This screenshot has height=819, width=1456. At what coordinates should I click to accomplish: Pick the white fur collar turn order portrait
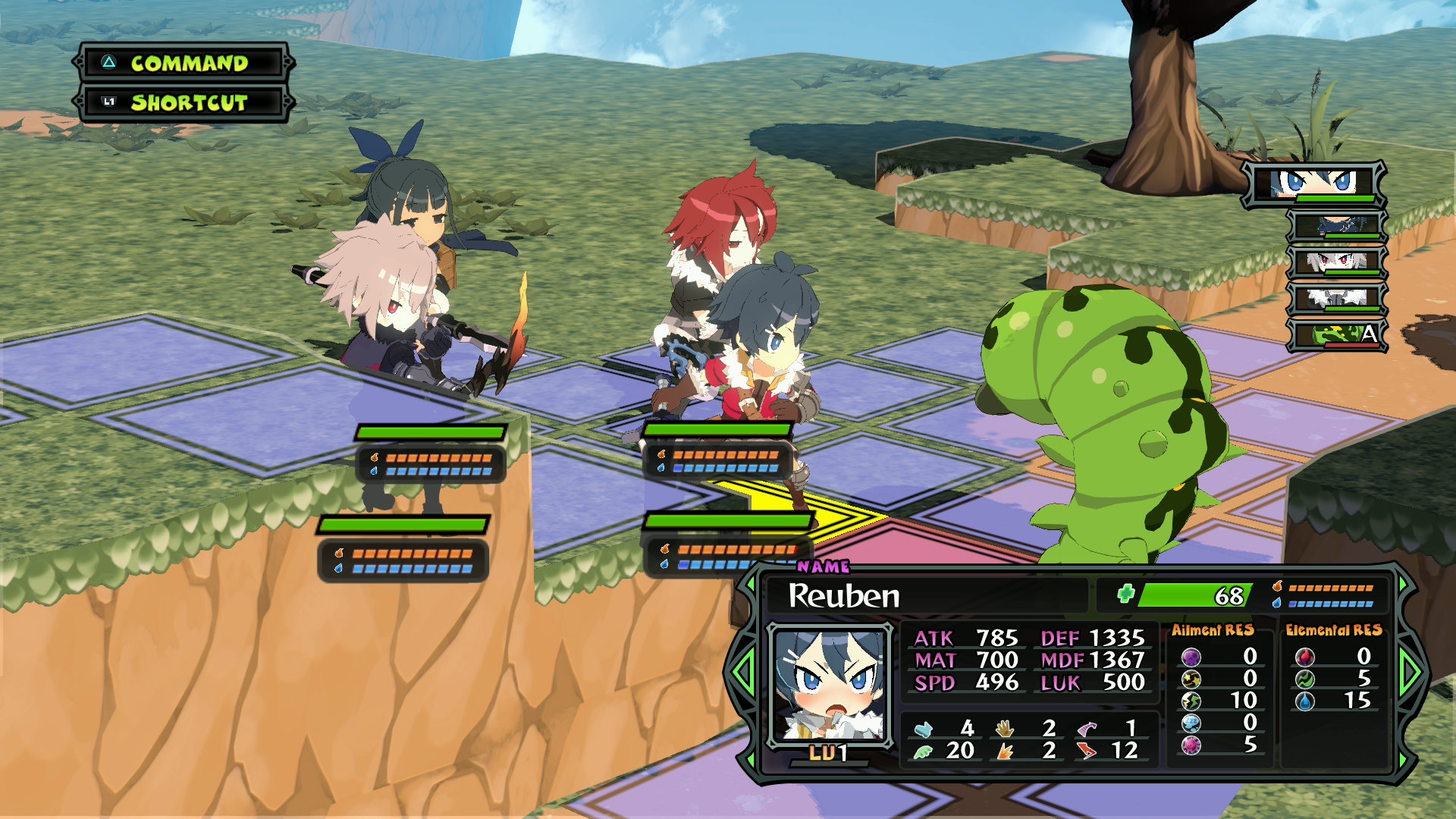(1337, 298)
